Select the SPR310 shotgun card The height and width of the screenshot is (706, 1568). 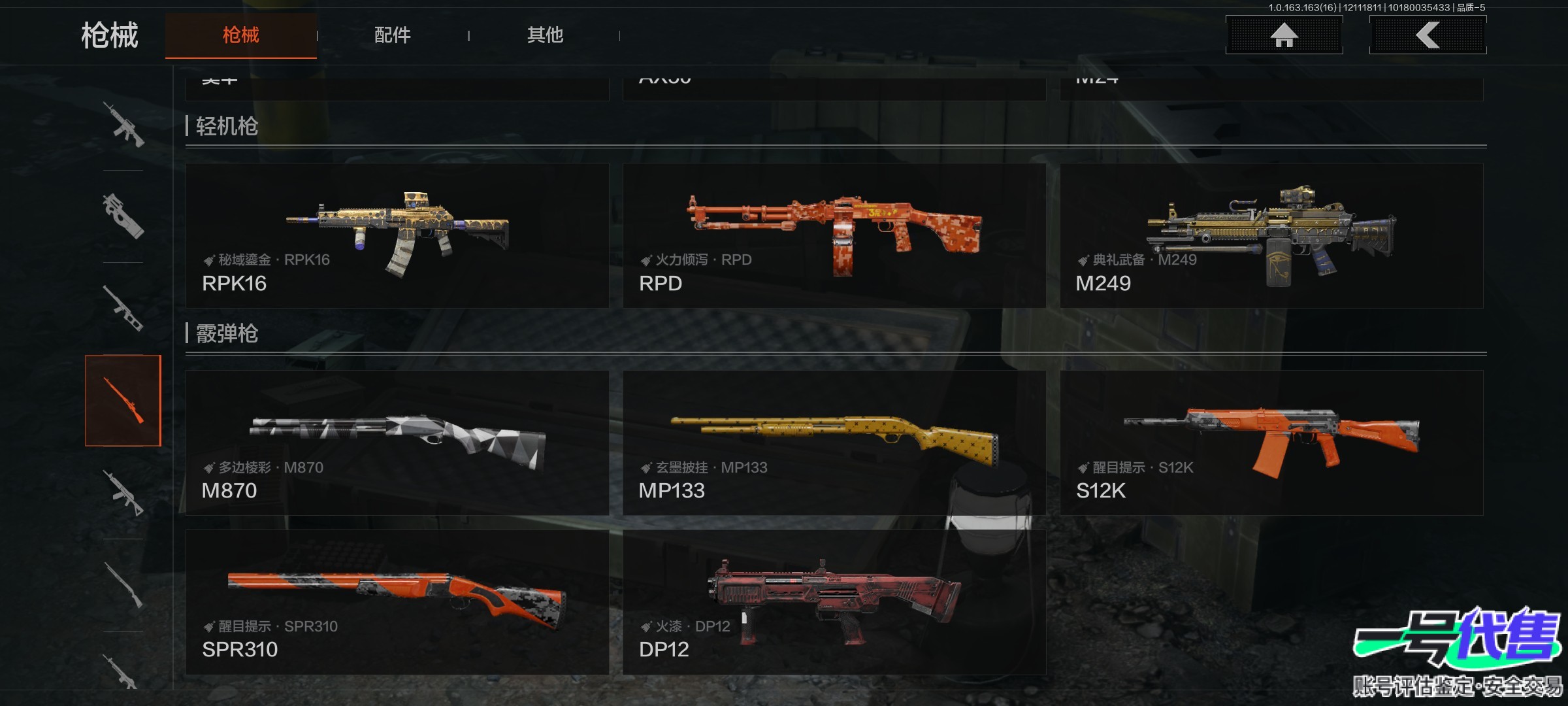point(397,602)
